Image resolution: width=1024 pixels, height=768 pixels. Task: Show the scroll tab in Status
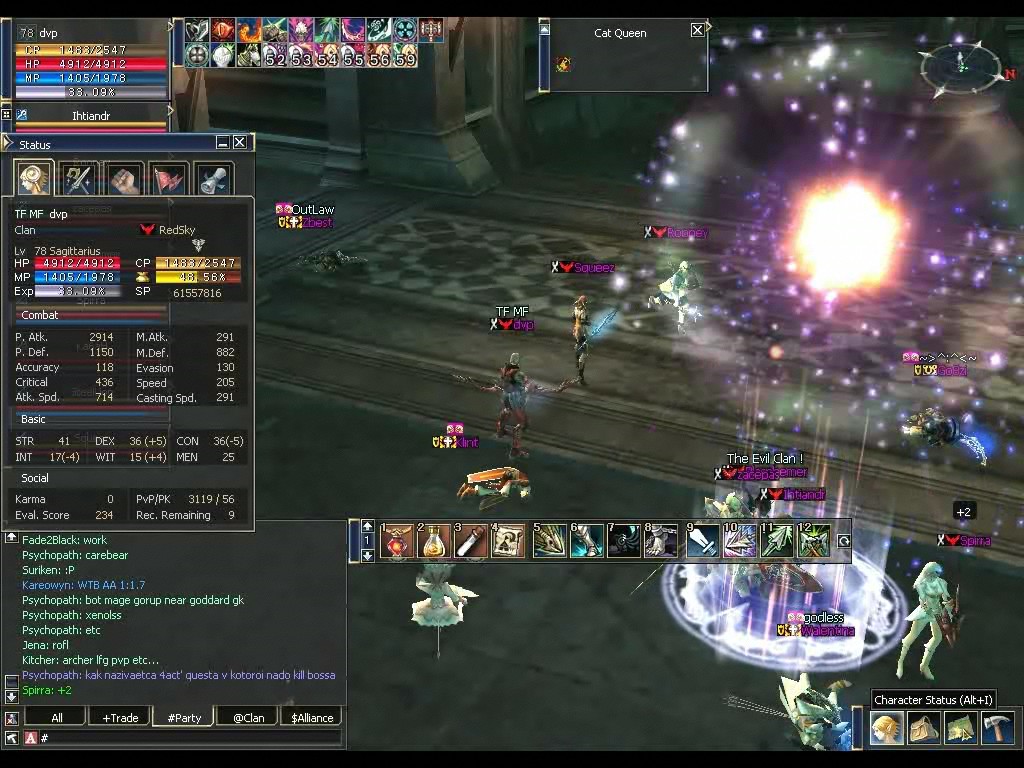point(213,180)
